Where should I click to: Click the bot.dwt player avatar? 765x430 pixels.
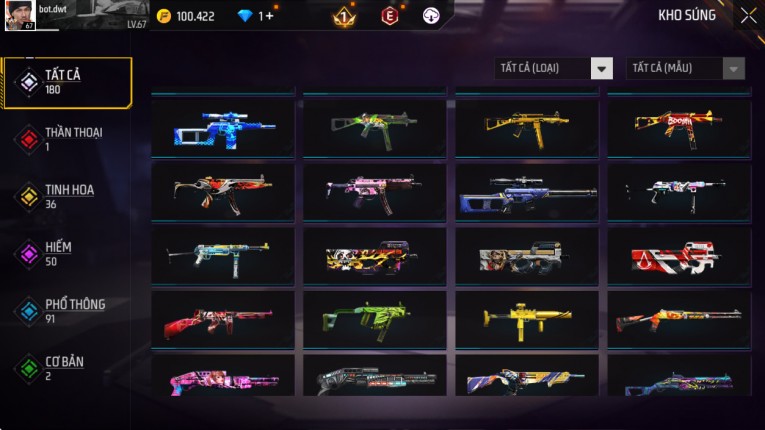click(20, 15)
